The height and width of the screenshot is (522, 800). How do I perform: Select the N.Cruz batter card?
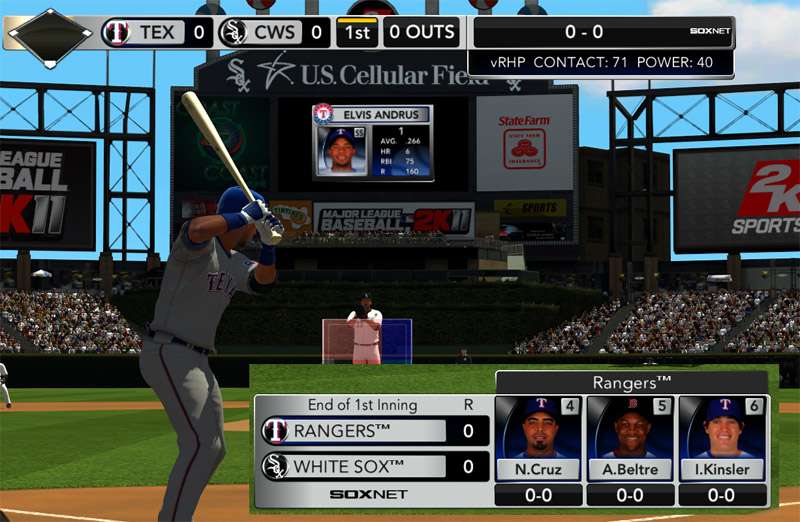pos(539,439)
